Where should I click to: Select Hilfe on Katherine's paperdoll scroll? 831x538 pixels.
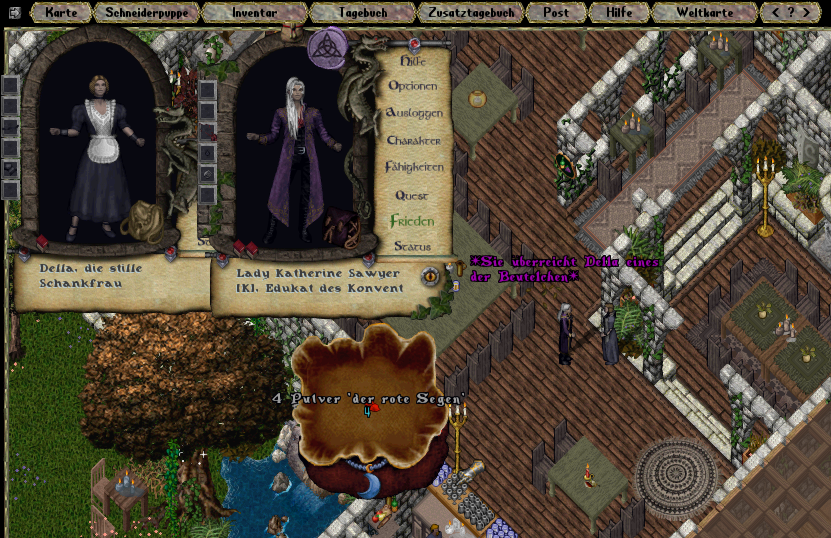(413, 61)
